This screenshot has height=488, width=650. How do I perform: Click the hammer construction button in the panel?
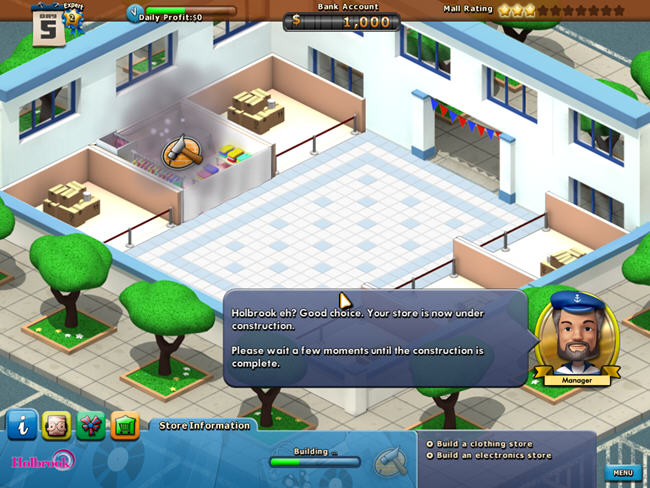388,462
